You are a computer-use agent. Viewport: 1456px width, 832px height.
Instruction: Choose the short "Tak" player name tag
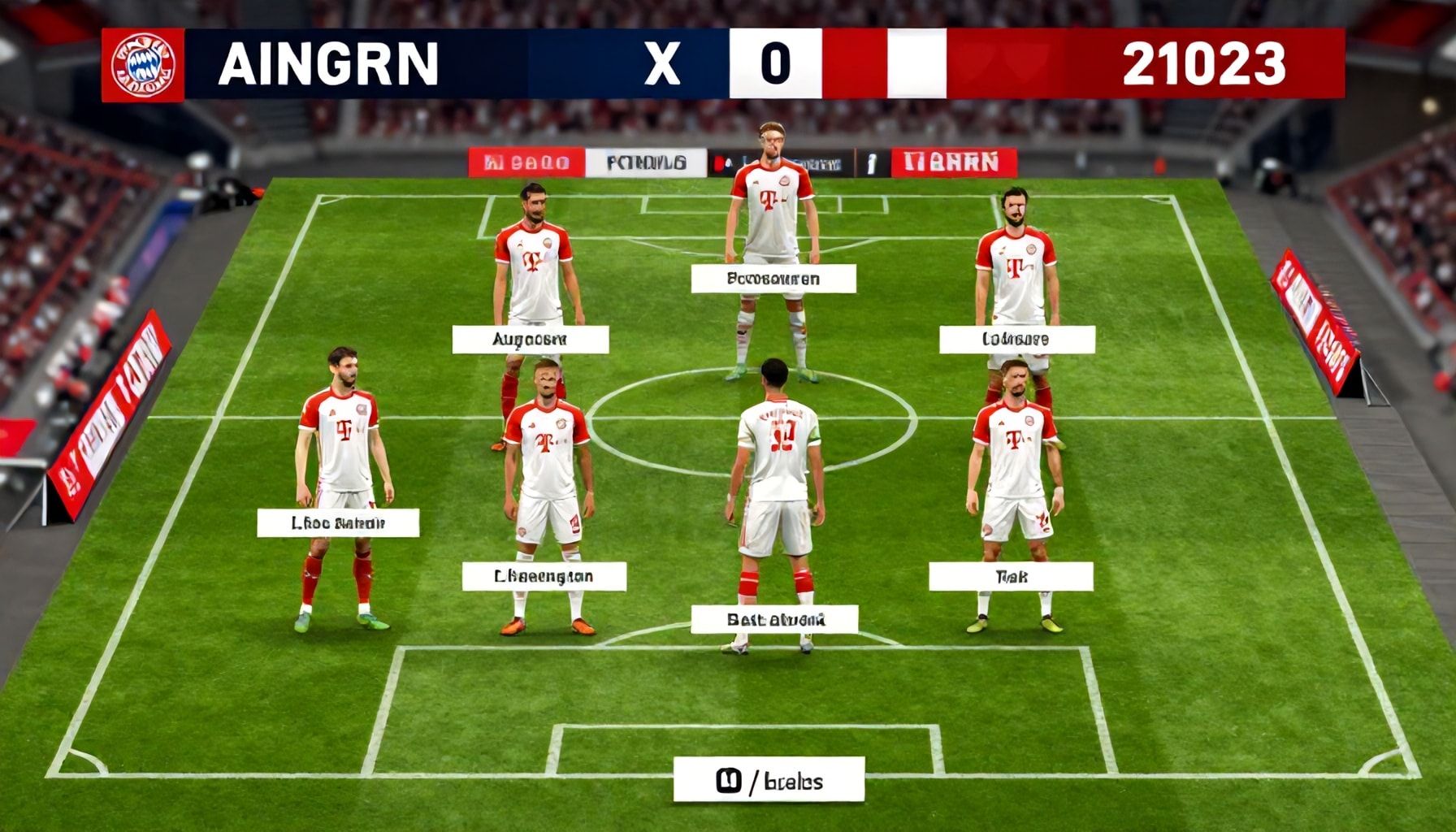coord(1011,577)
